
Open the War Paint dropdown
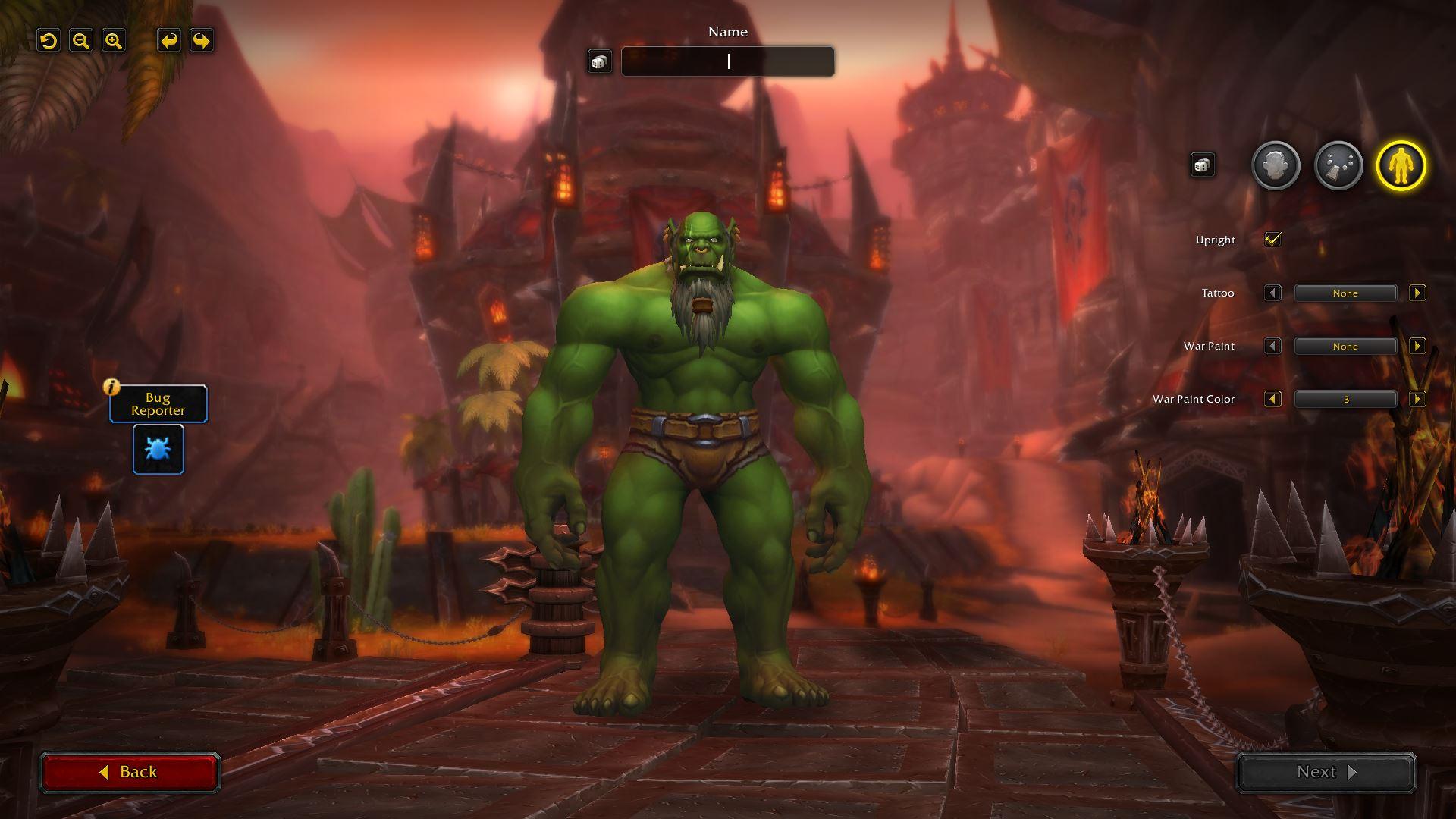[x=1345, y=347]
